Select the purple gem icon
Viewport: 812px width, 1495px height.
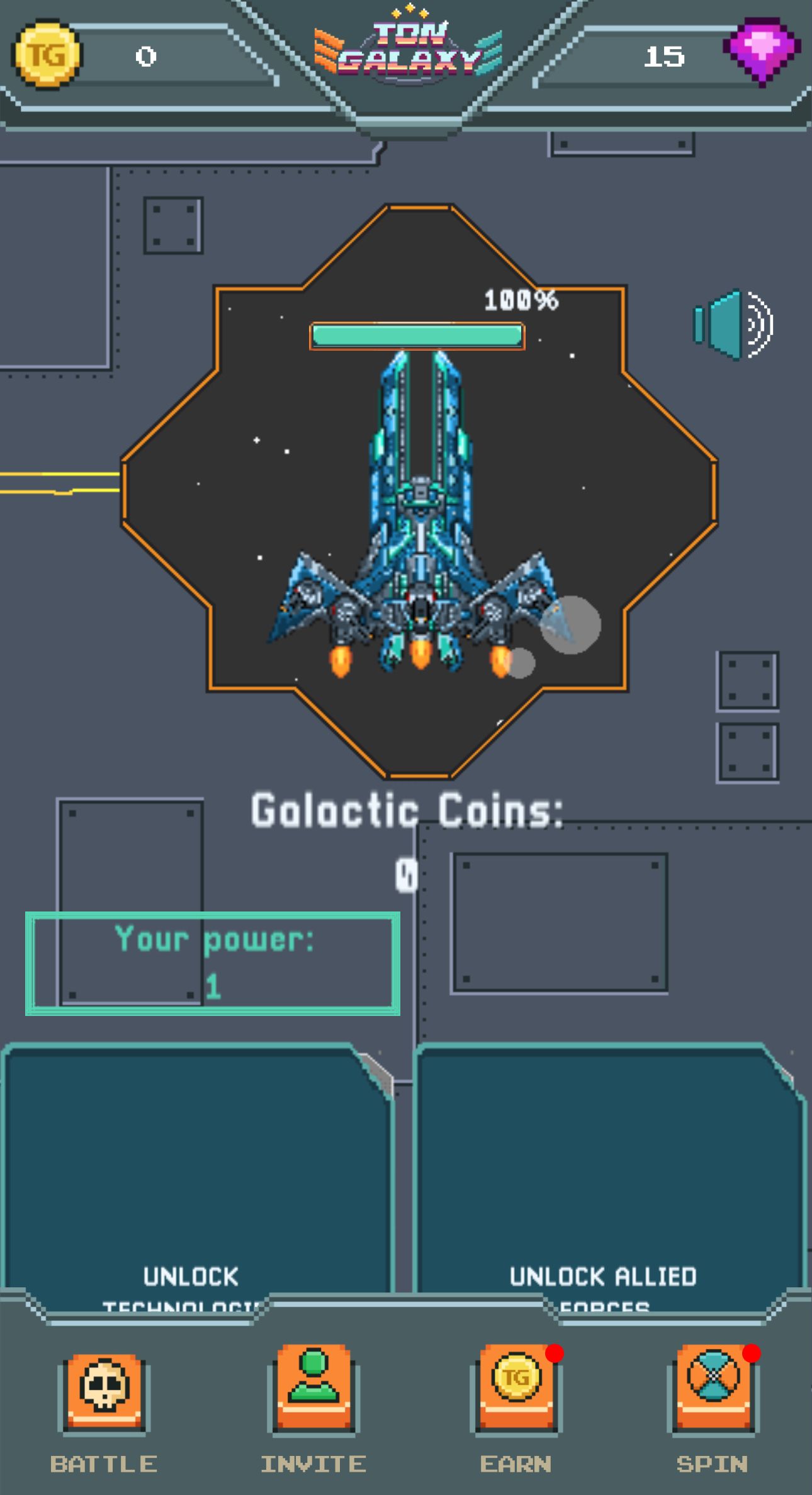764,57
